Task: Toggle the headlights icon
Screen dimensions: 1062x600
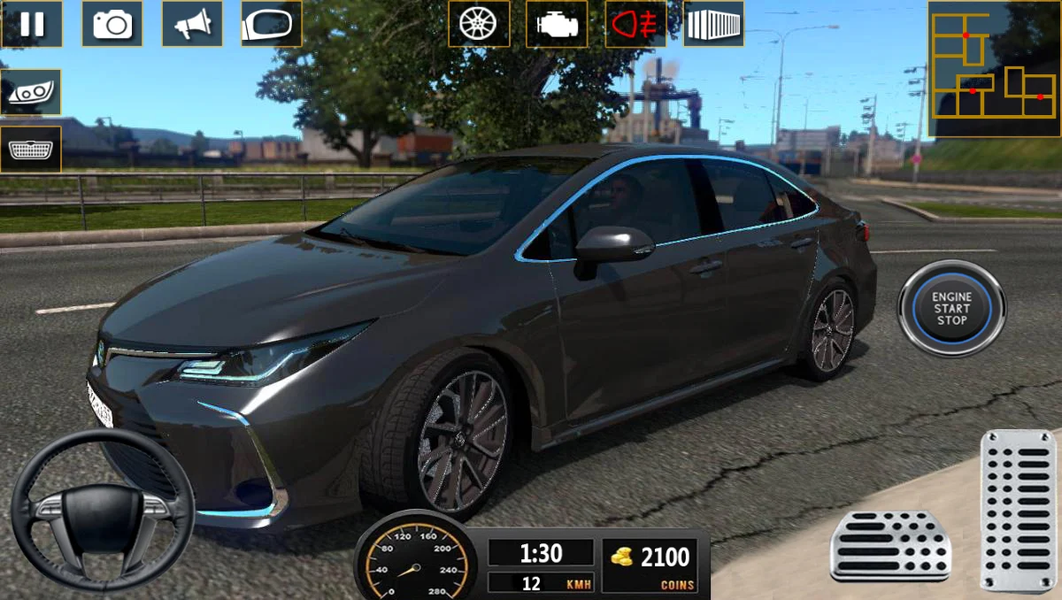Action: point(31,92)
